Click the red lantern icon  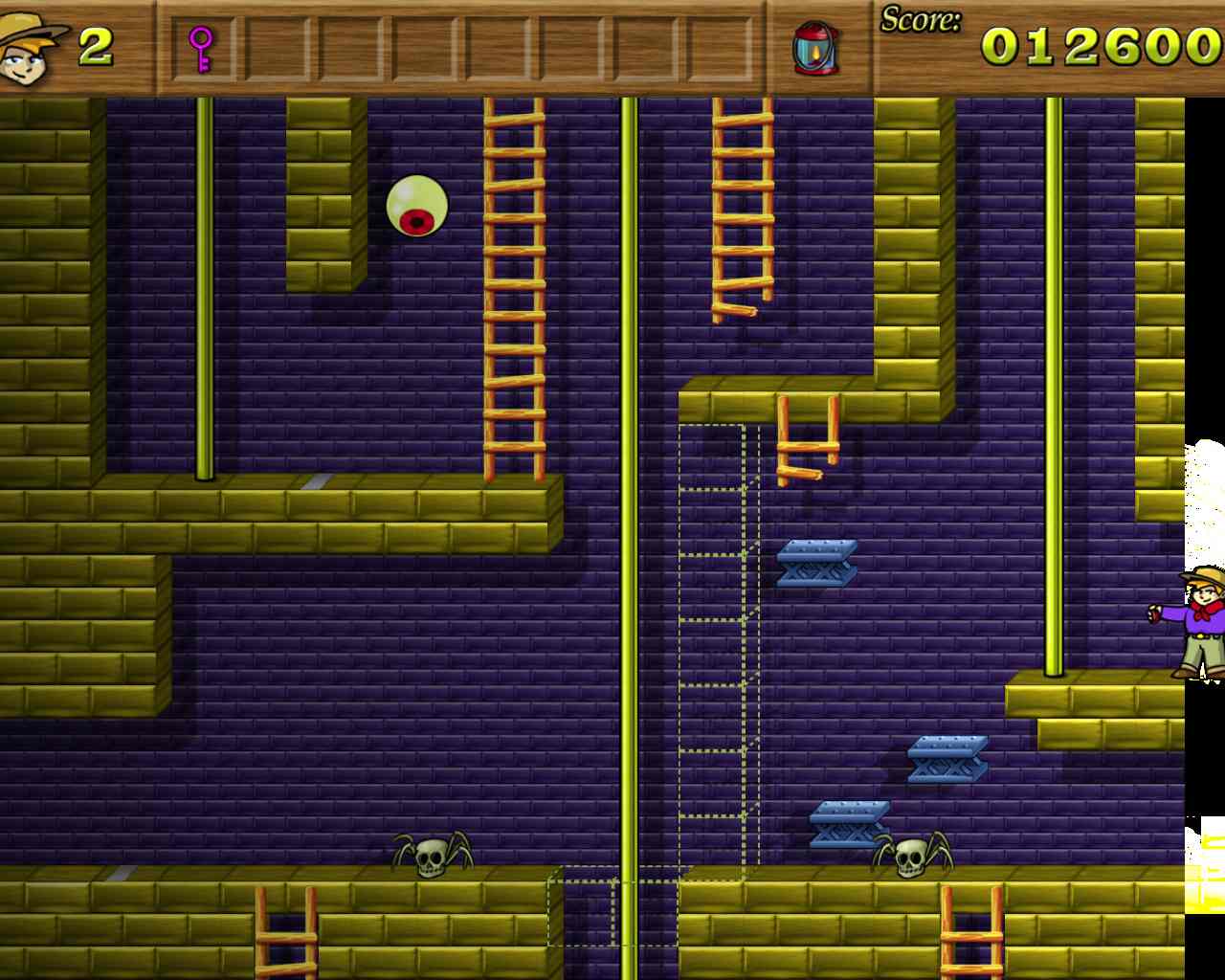815,48
